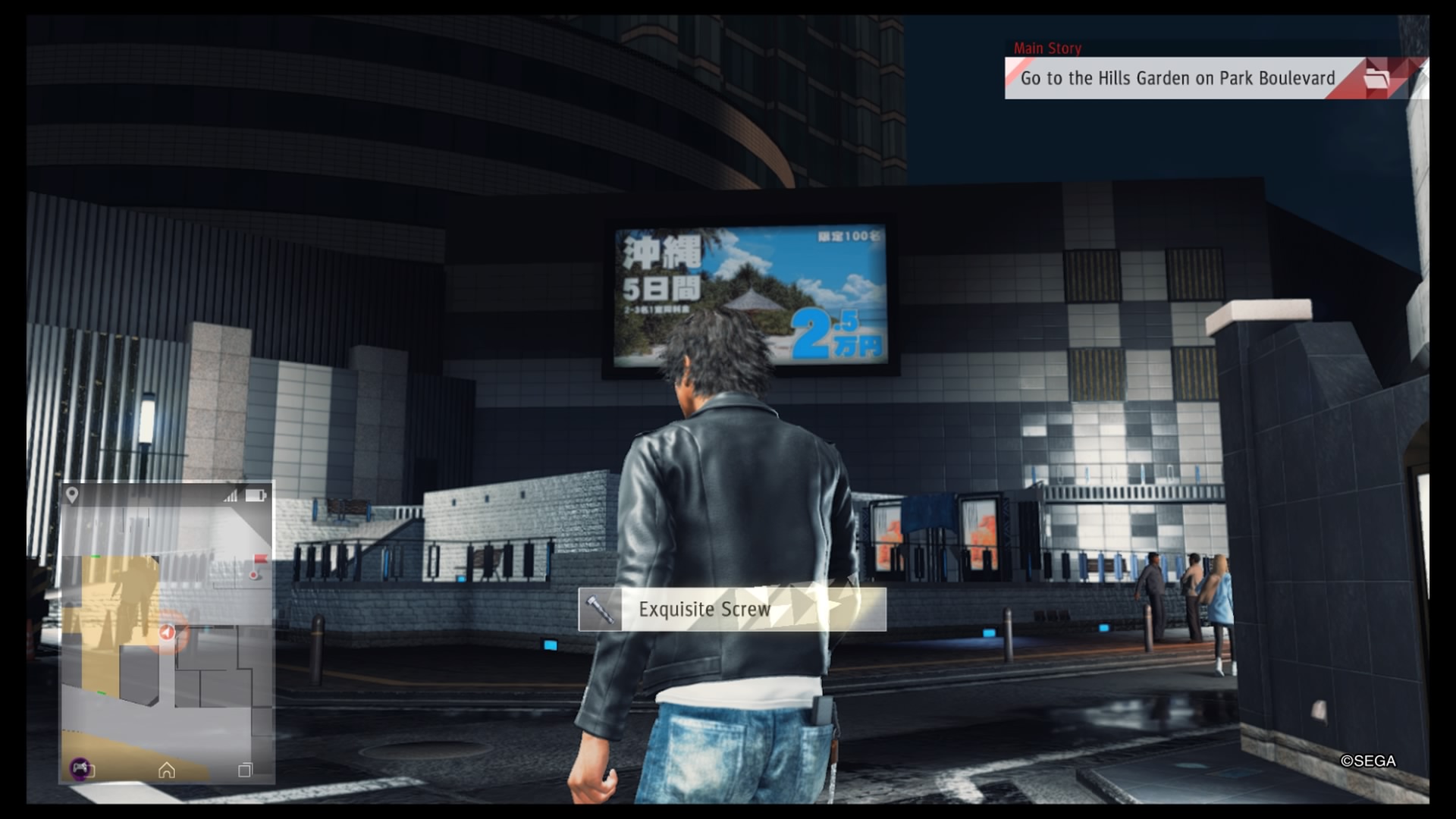Toggle the orange player arrow marker

pos(166,631)
